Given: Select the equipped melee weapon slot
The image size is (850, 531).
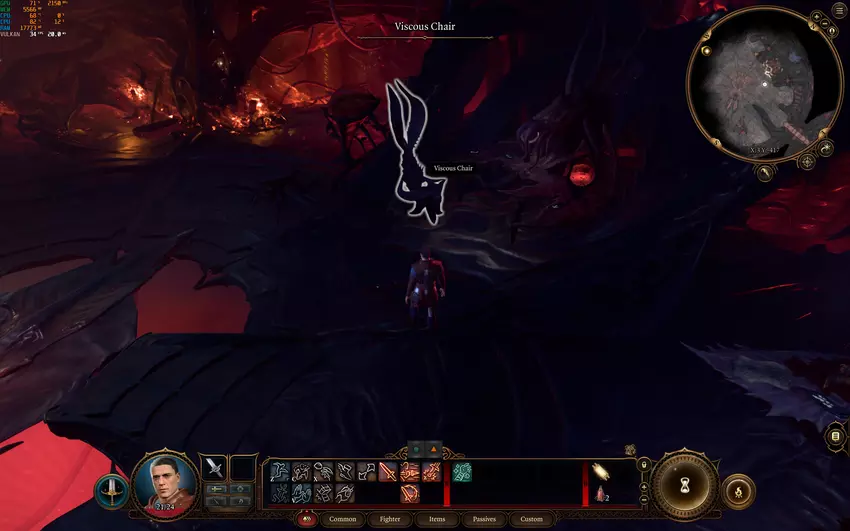Looking at the screenshot, I should pyautogui.click(x=214, y=467).
